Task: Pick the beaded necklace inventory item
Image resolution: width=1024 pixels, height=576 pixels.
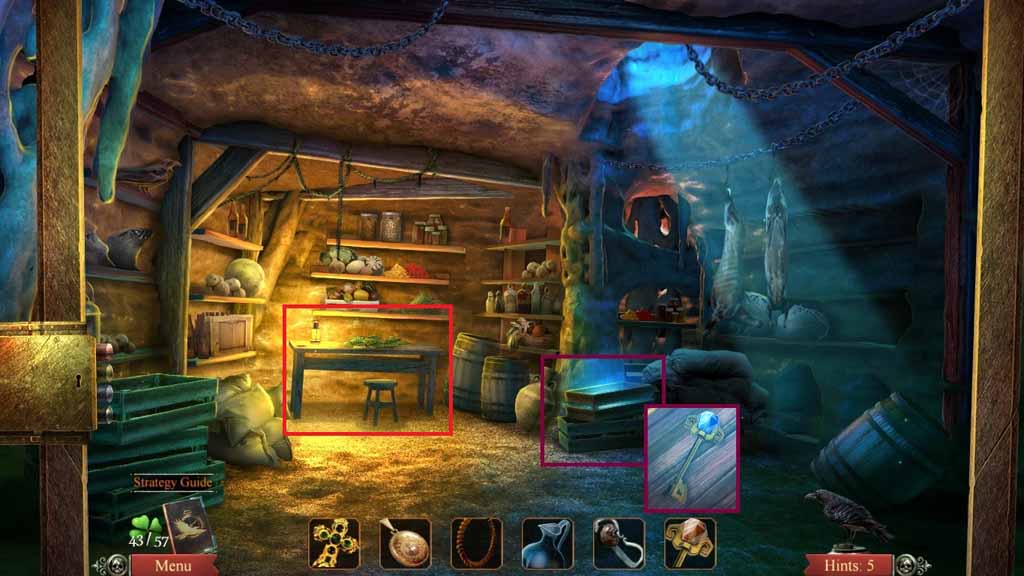Action: pyautogui.click(x=476, y=543)
